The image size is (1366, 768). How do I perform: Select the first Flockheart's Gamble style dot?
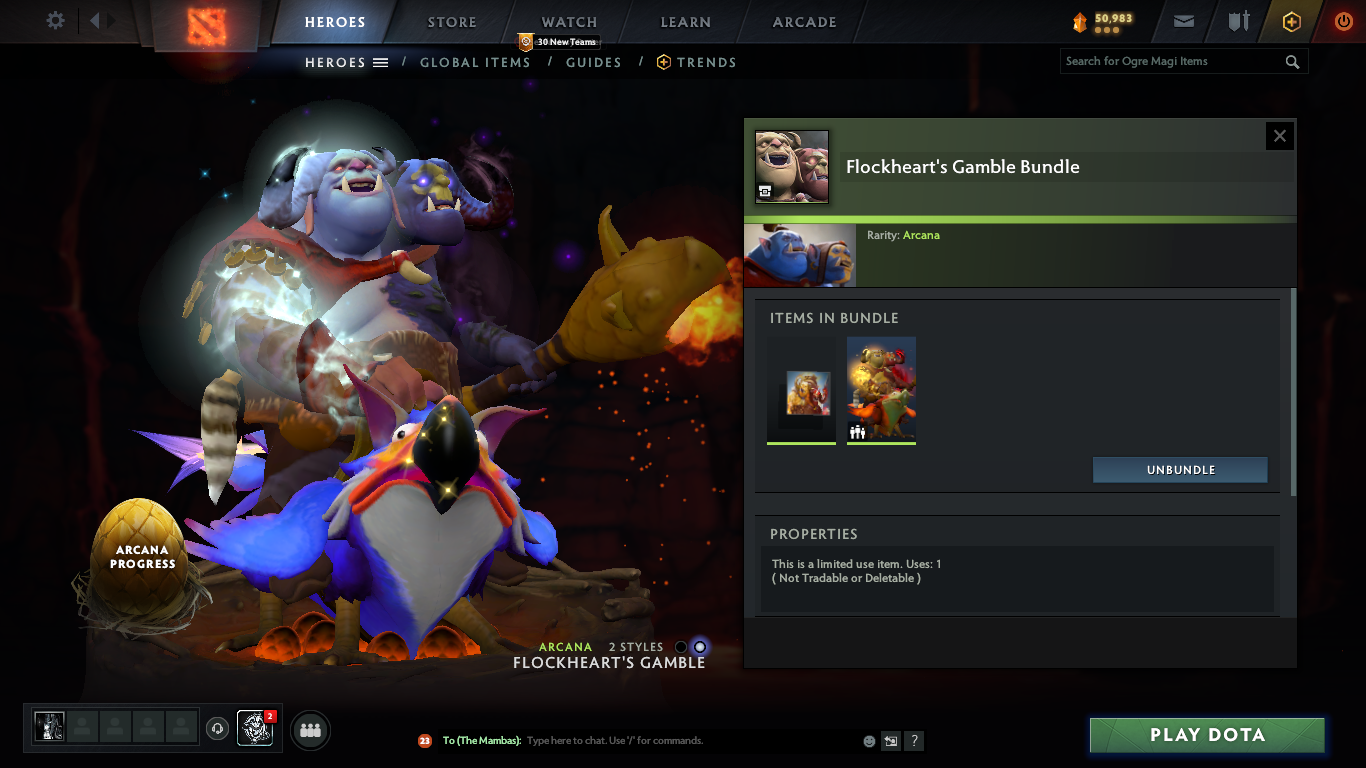click(x=681, y=648)
